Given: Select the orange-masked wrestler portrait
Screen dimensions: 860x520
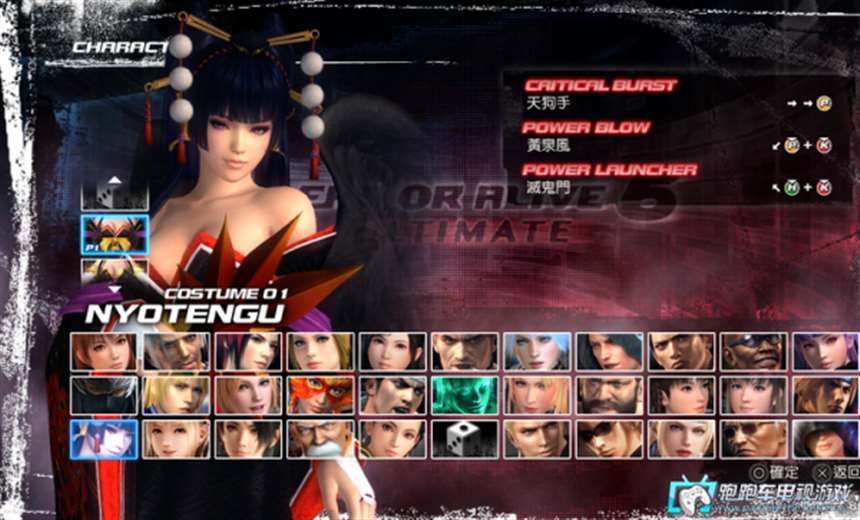Looking at the screenshot, I should [x=320, y=395].
